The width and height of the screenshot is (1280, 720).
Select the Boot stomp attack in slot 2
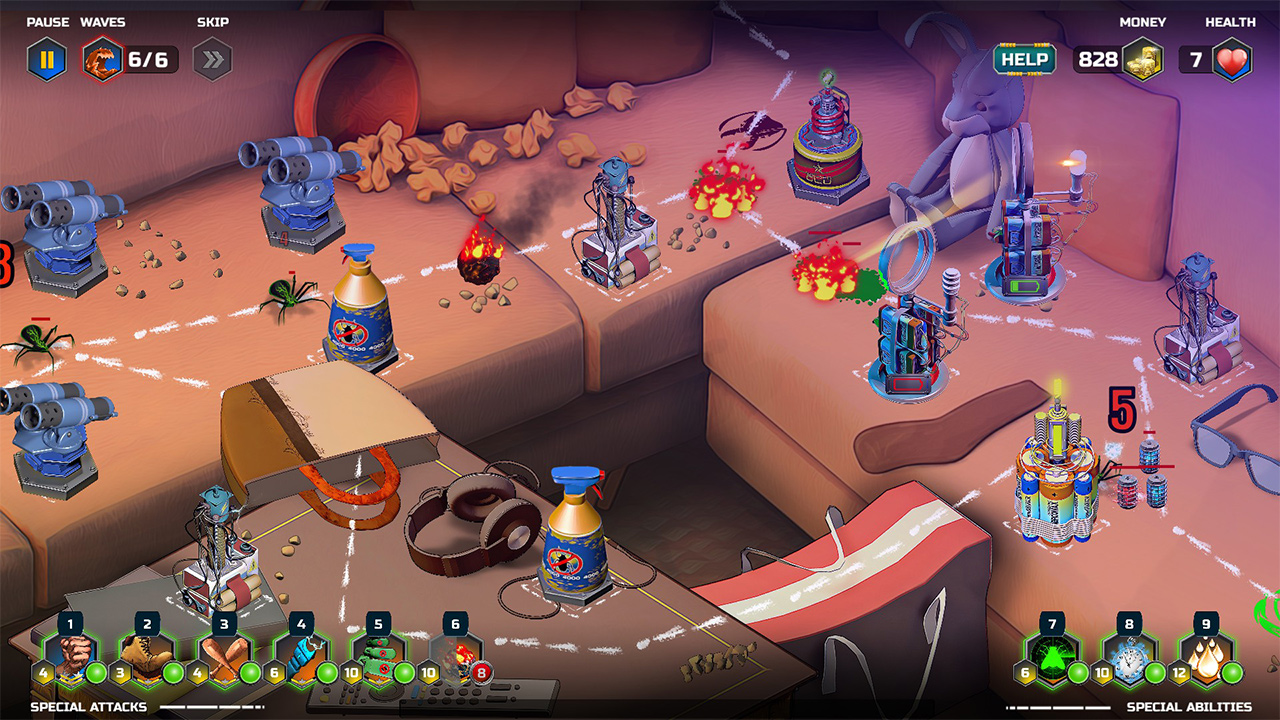[147, 655]
